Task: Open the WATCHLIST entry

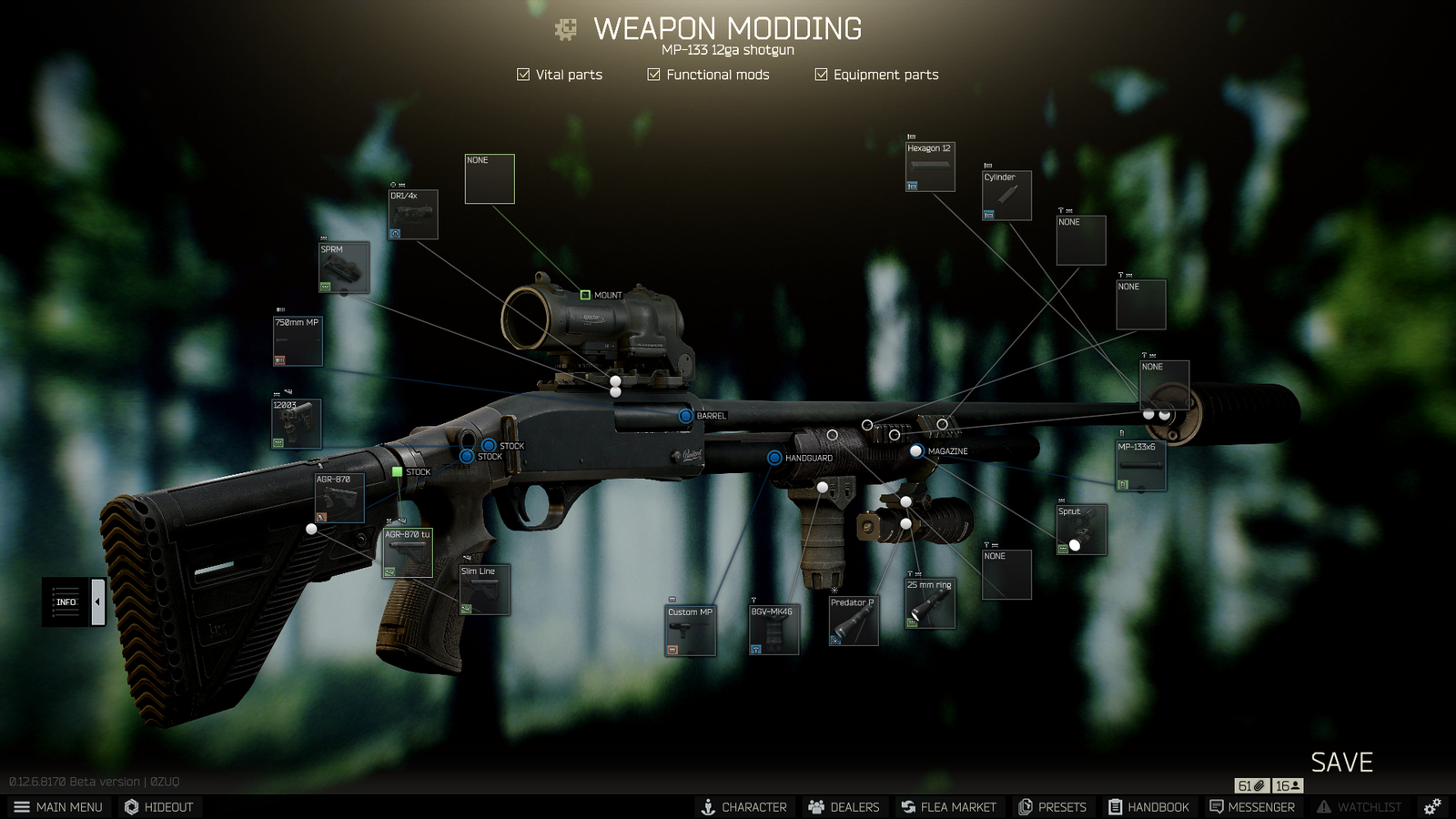Action: tap(1361, 806)
